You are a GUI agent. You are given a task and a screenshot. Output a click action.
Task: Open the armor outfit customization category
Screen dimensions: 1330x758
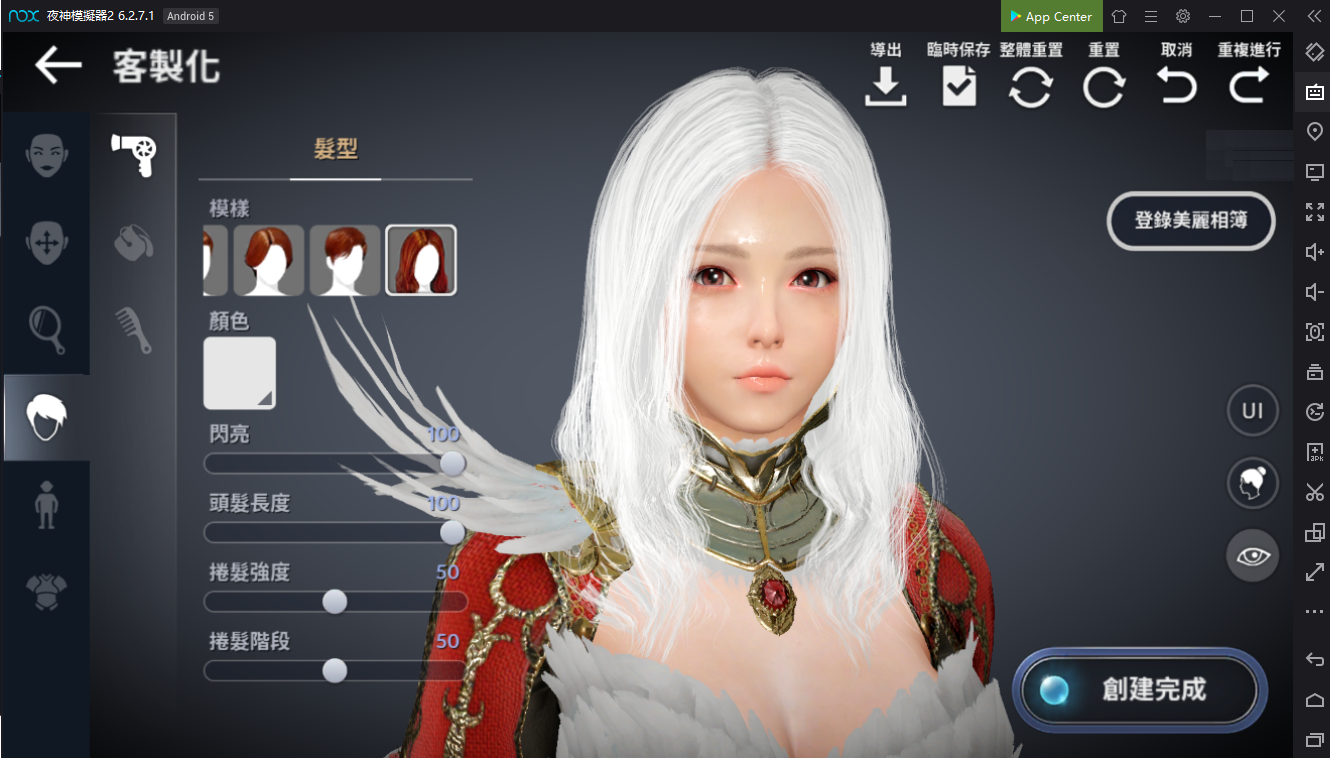tap(45, 590)
